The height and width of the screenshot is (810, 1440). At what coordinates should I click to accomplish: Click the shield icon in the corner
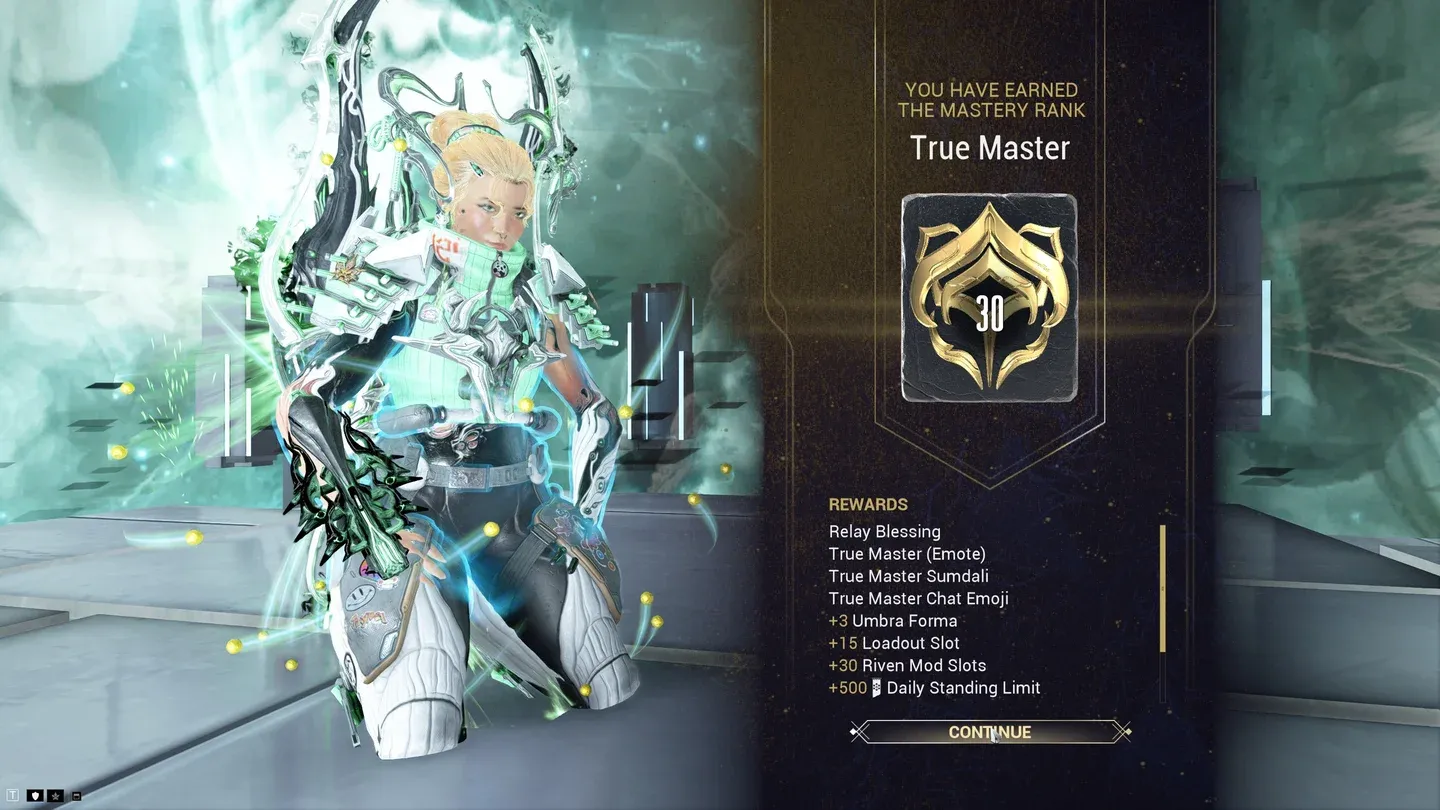click(37, 796)
